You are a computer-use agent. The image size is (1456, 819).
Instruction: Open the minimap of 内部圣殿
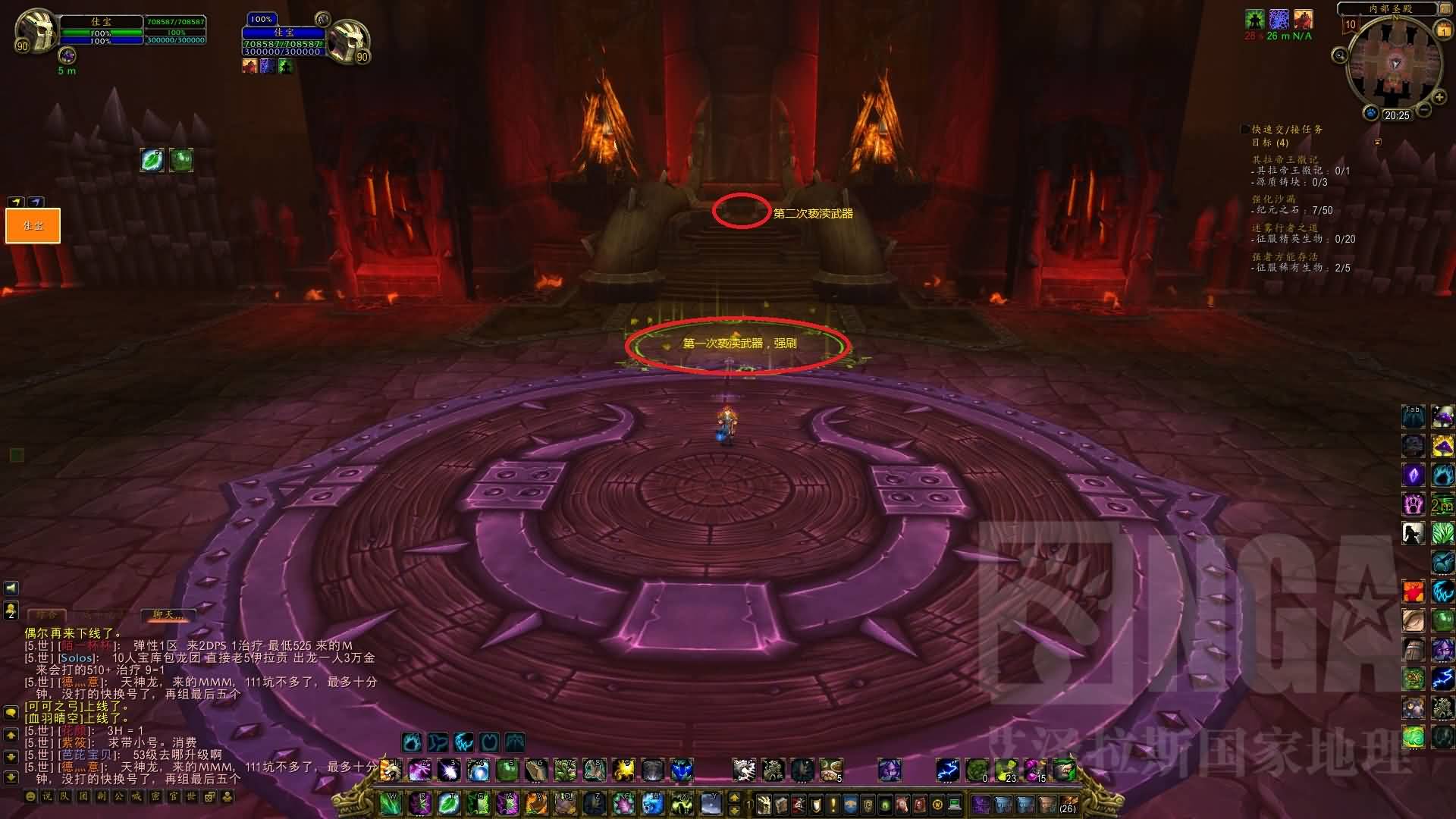(1394, 64)
